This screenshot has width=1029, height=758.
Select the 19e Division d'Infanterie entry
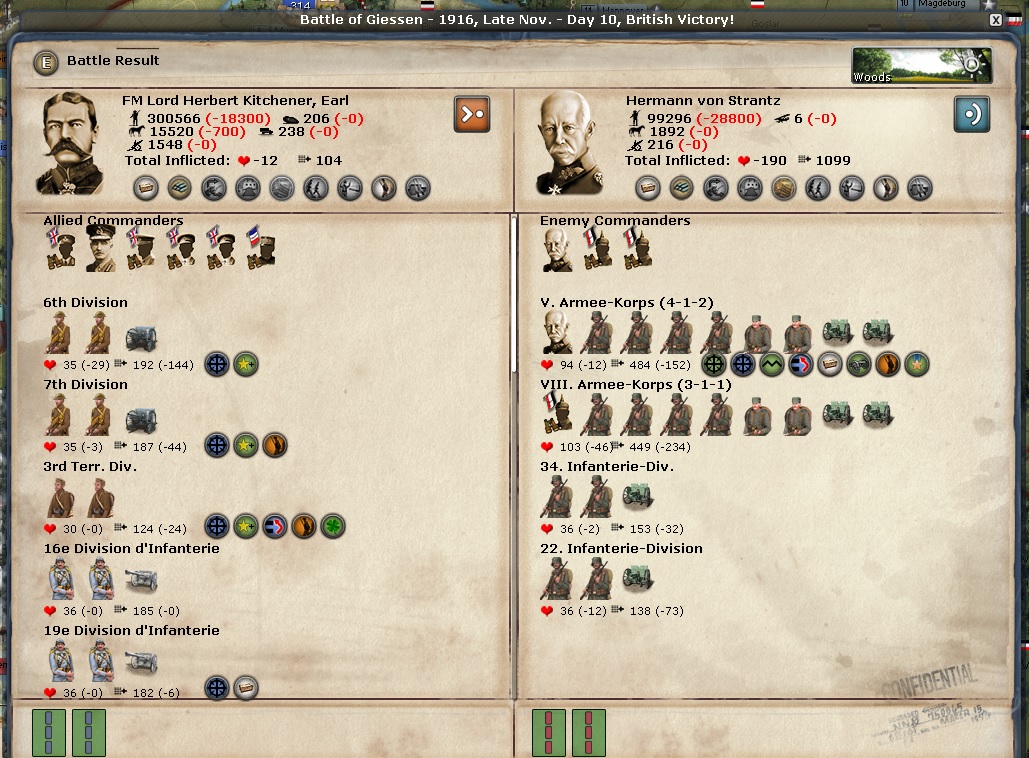click(131, 631)
